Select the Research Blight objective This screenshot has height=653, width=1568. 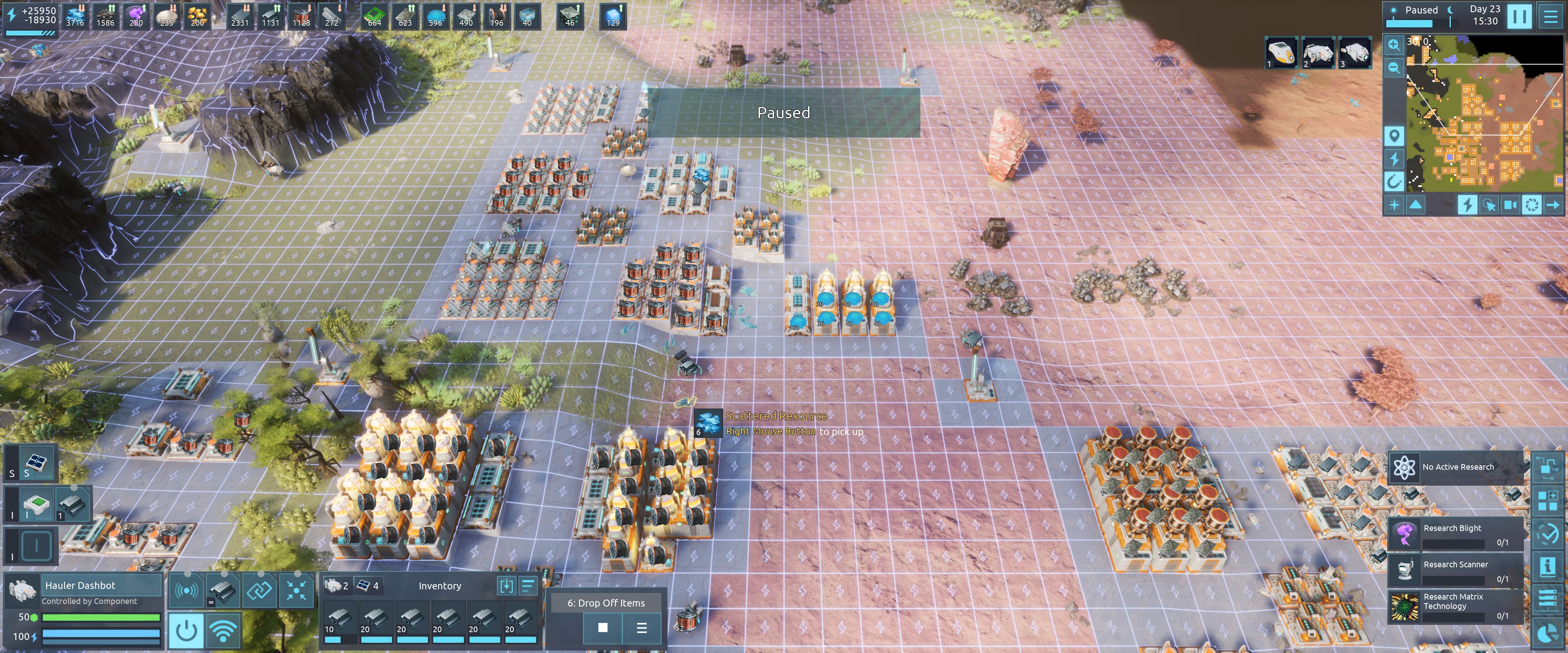[1455, 534]
